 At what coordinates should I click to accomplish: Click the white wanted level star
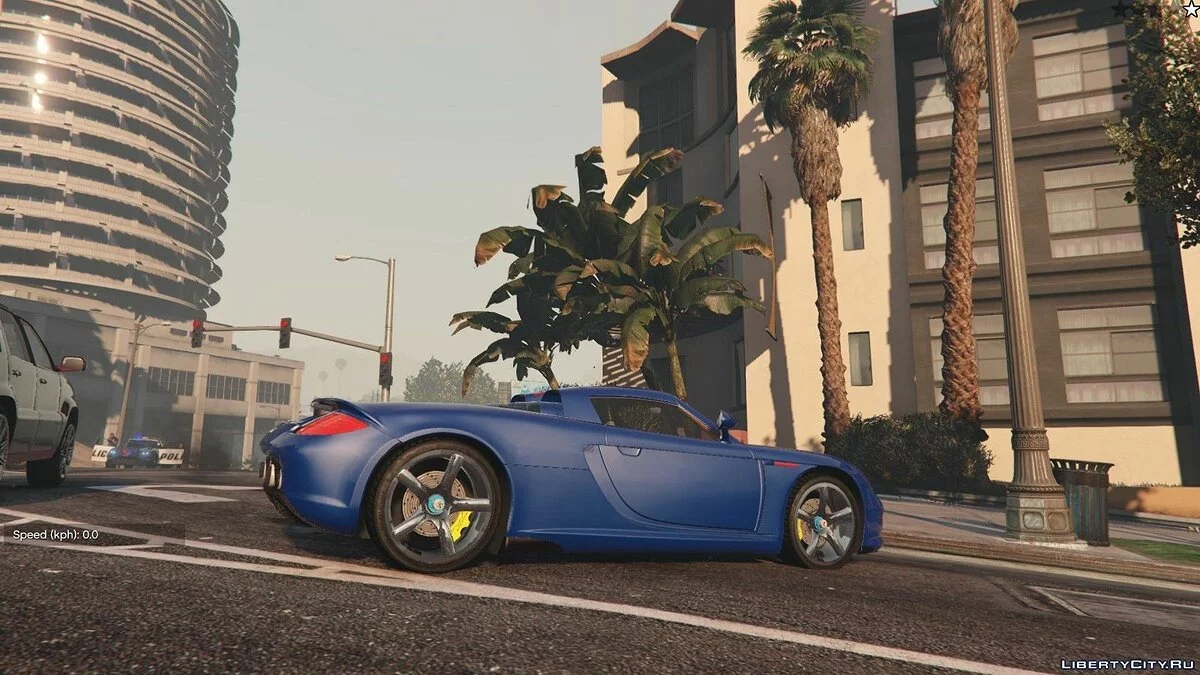1190,9
